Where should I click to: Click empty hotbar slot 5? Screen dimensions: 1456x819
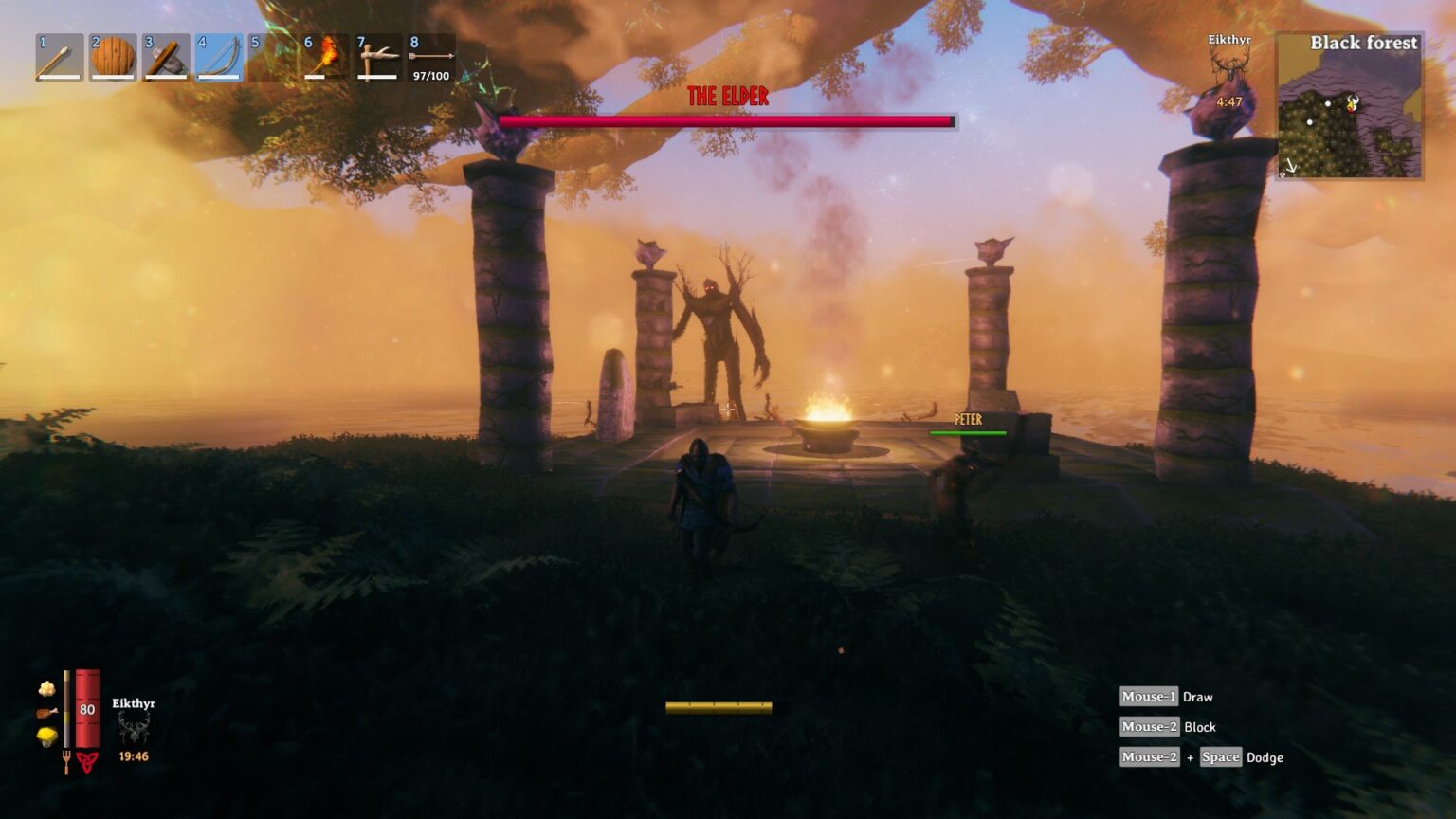[x=271, y=58]
